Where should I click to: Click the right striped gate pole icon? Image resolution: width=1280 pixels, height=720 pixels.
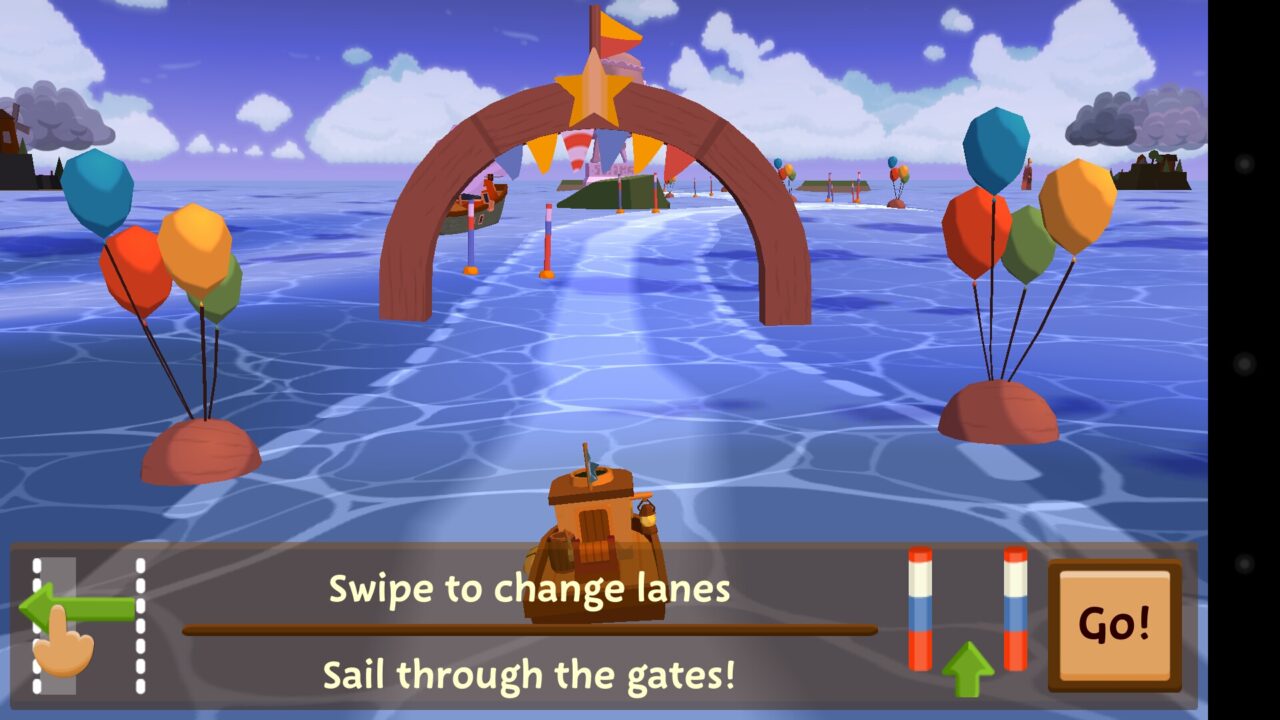pos(1013,610)
